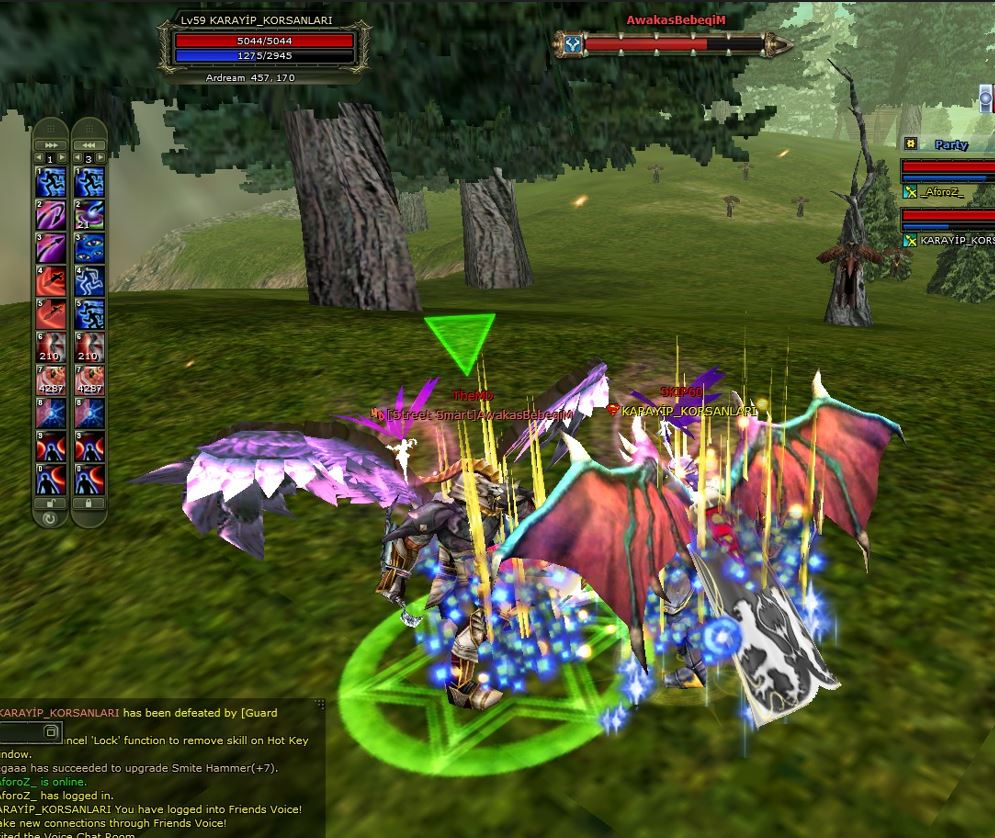Toggle the closed padlock under the page 3 hotbar
Image resolution: width=995 pixels, height=838 pixels.
90,503
